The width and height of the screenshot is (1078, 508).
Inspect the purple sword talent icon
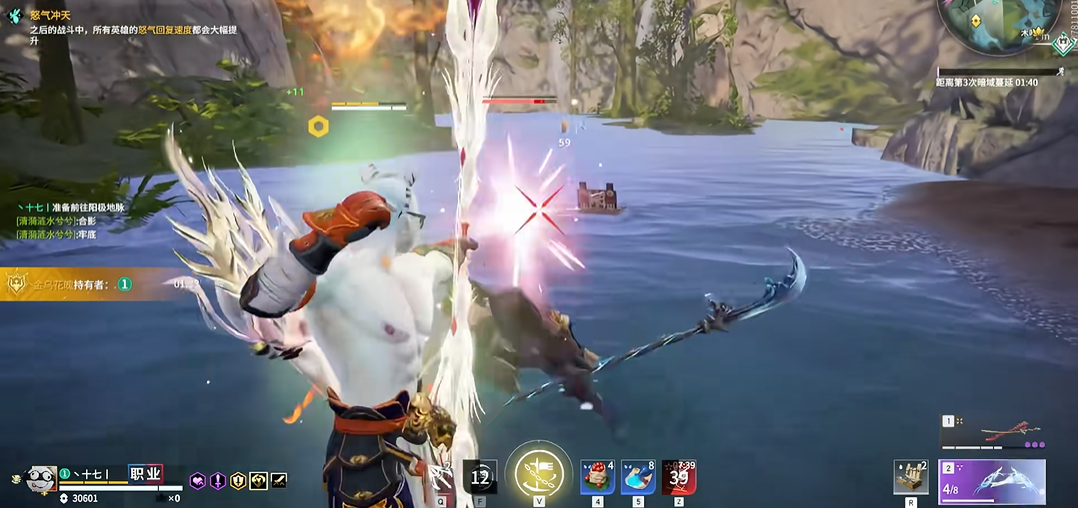(217, 481)
